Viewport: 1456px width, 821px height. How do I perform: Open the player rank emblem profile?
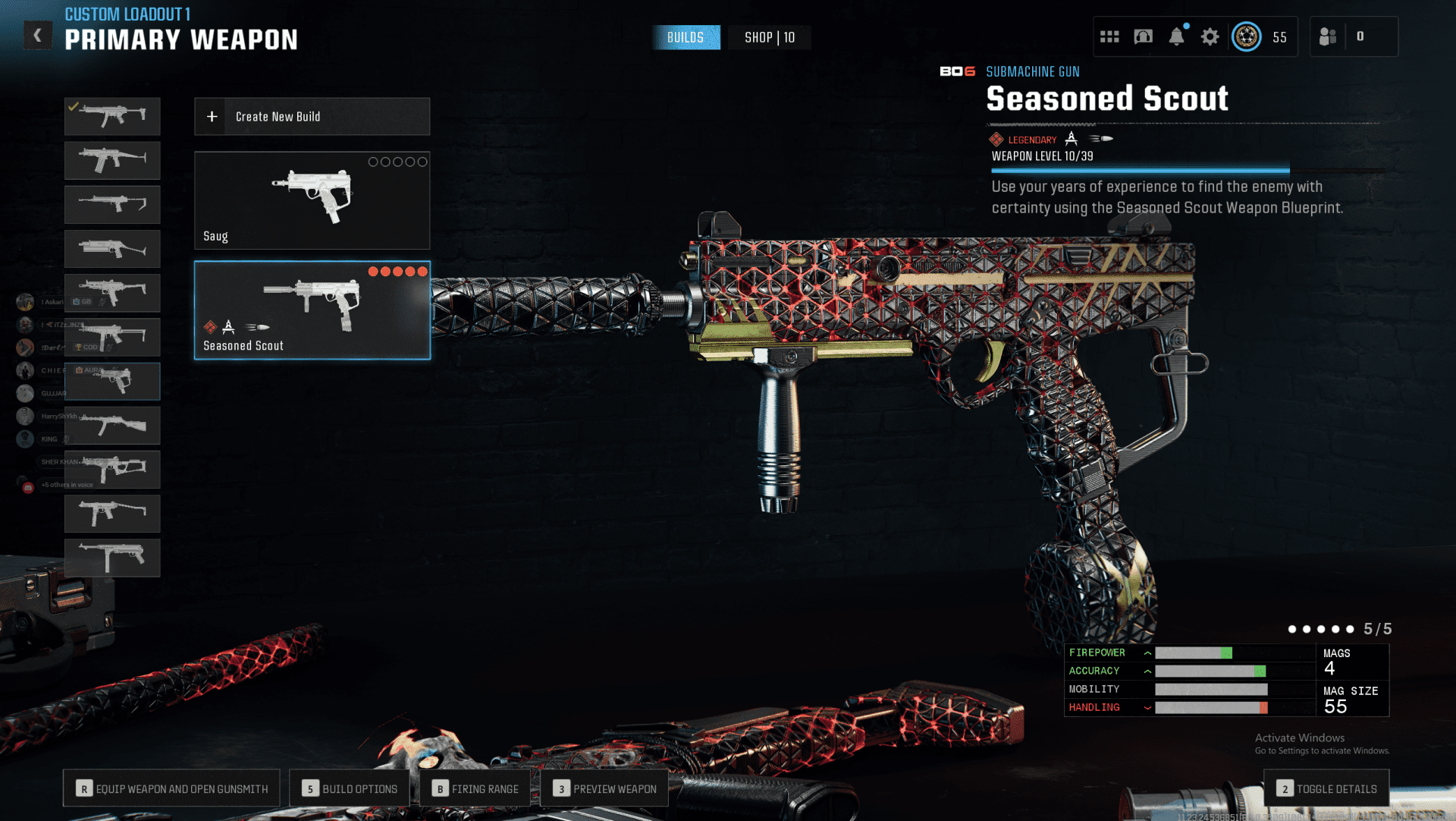pyautogui.click(x=1246, y=36)
